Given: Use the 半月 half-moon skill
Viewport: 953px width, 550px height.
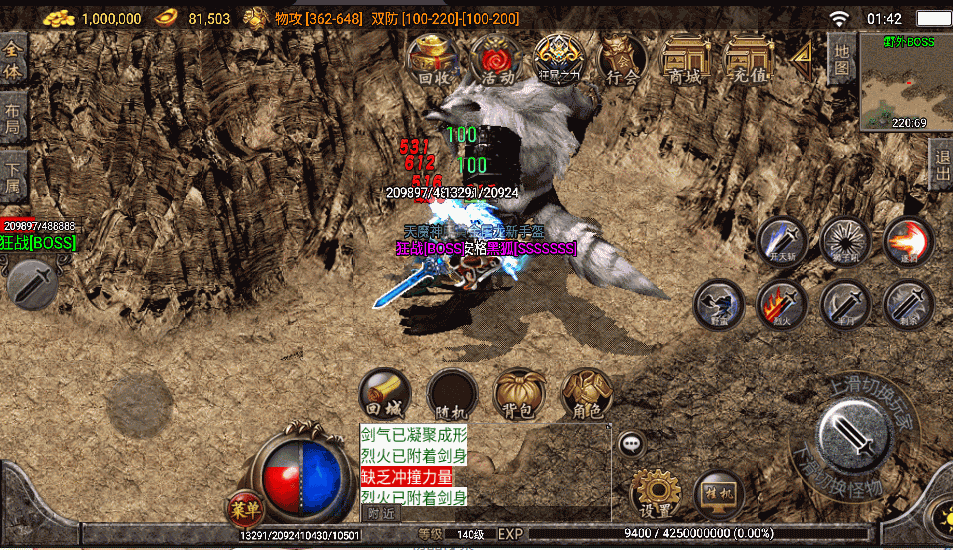Looking at the screenshot, I should [x=845, y=304].
